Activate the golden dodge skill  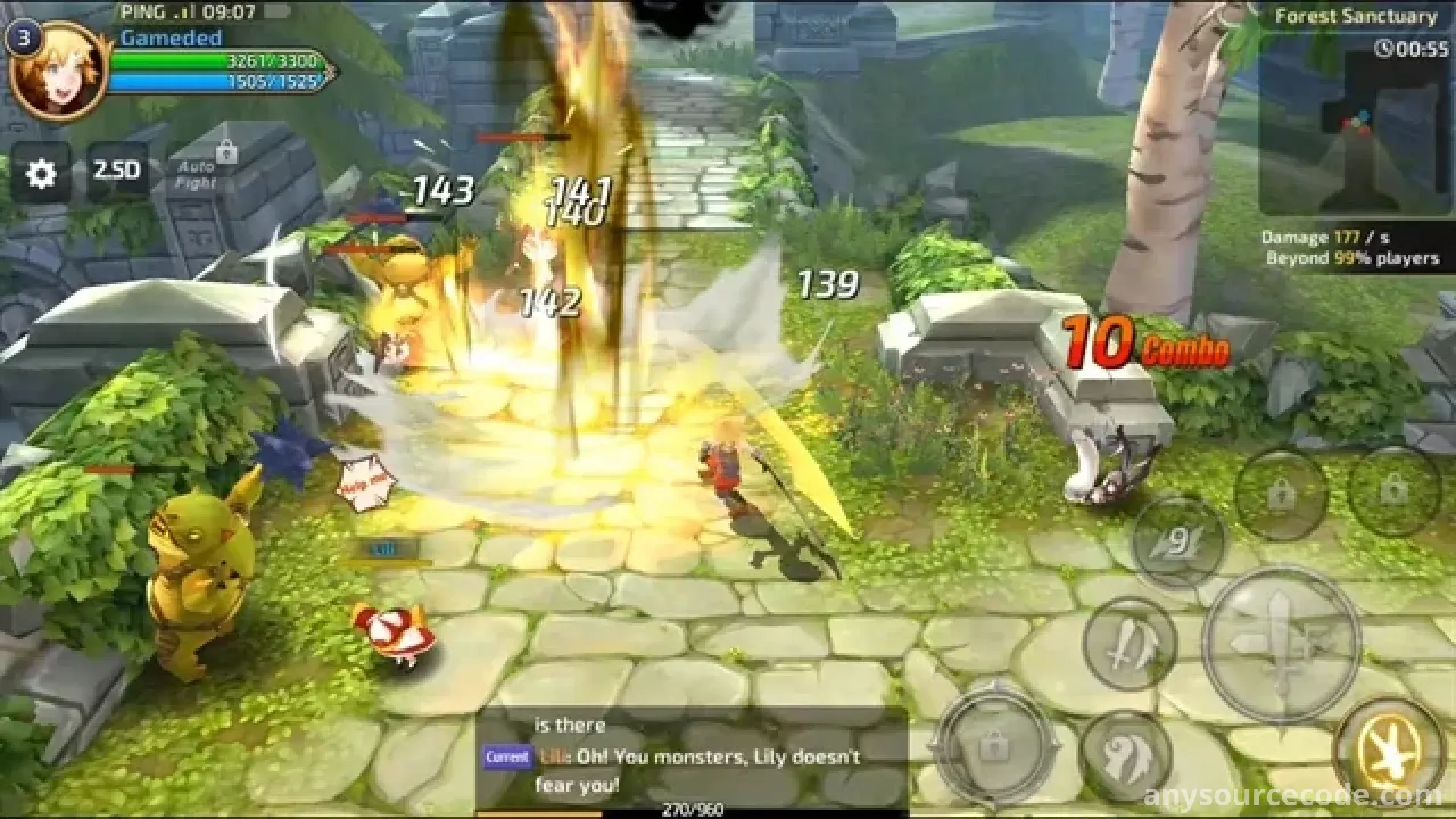point(1389,751)
